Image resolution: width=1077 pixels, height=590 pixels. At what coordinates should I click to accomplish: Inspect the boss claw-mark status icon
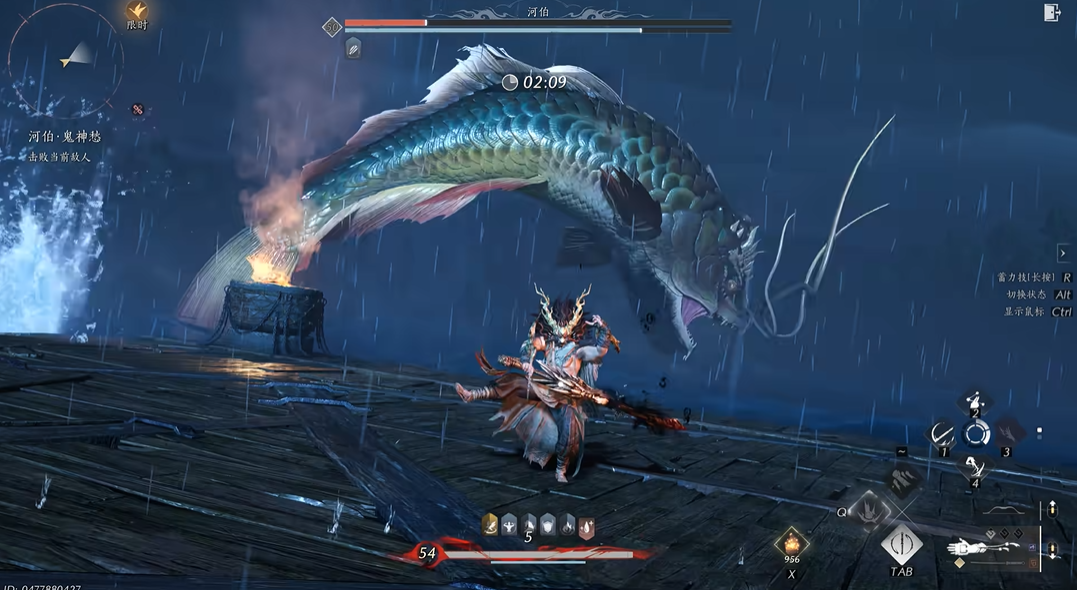coord(353,48)
